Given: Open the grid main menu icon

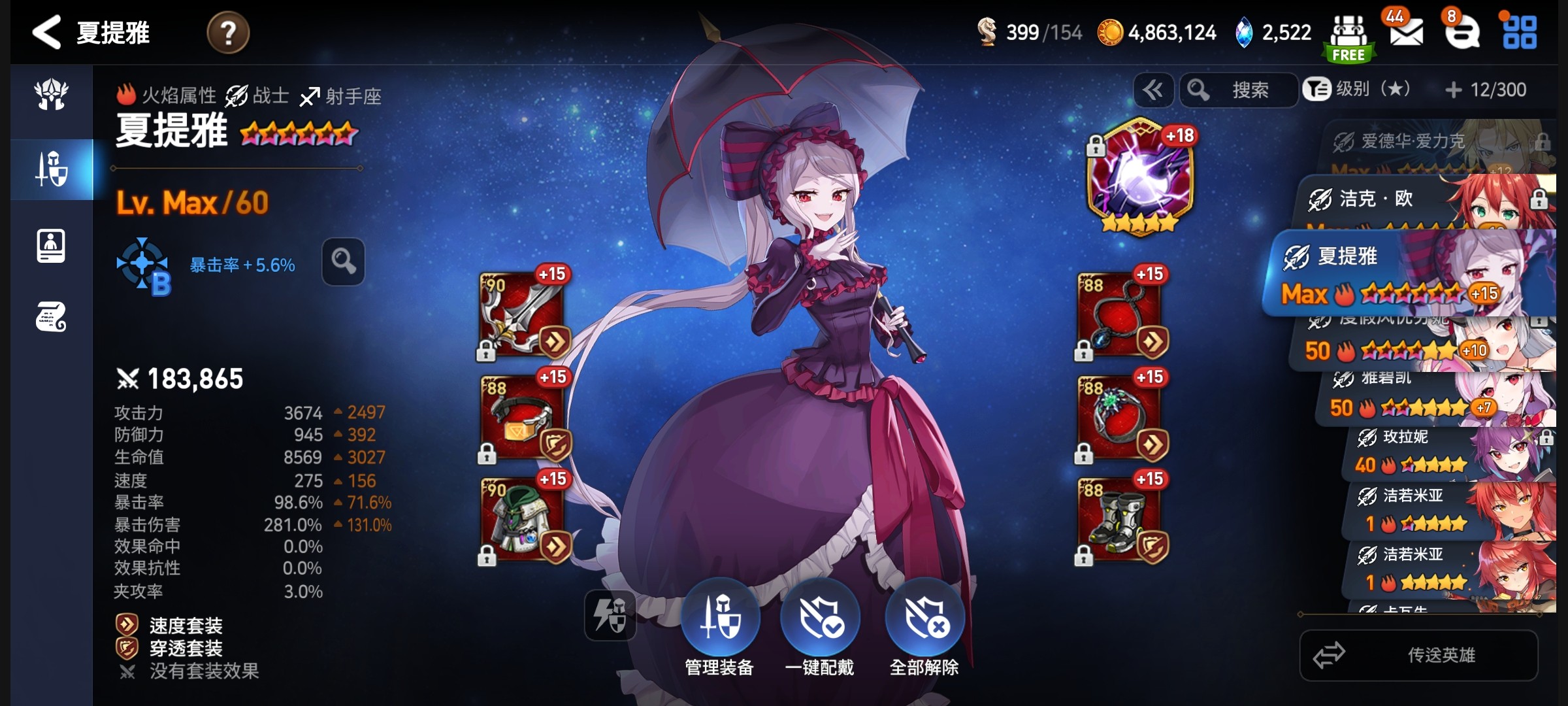Looking at the screenshot, I should 1520,33.
